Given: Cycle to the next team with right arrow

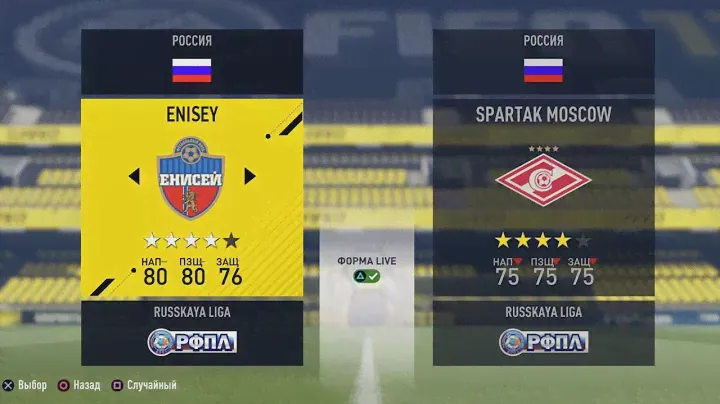Looking at the screenshot, I should (250, 177).
